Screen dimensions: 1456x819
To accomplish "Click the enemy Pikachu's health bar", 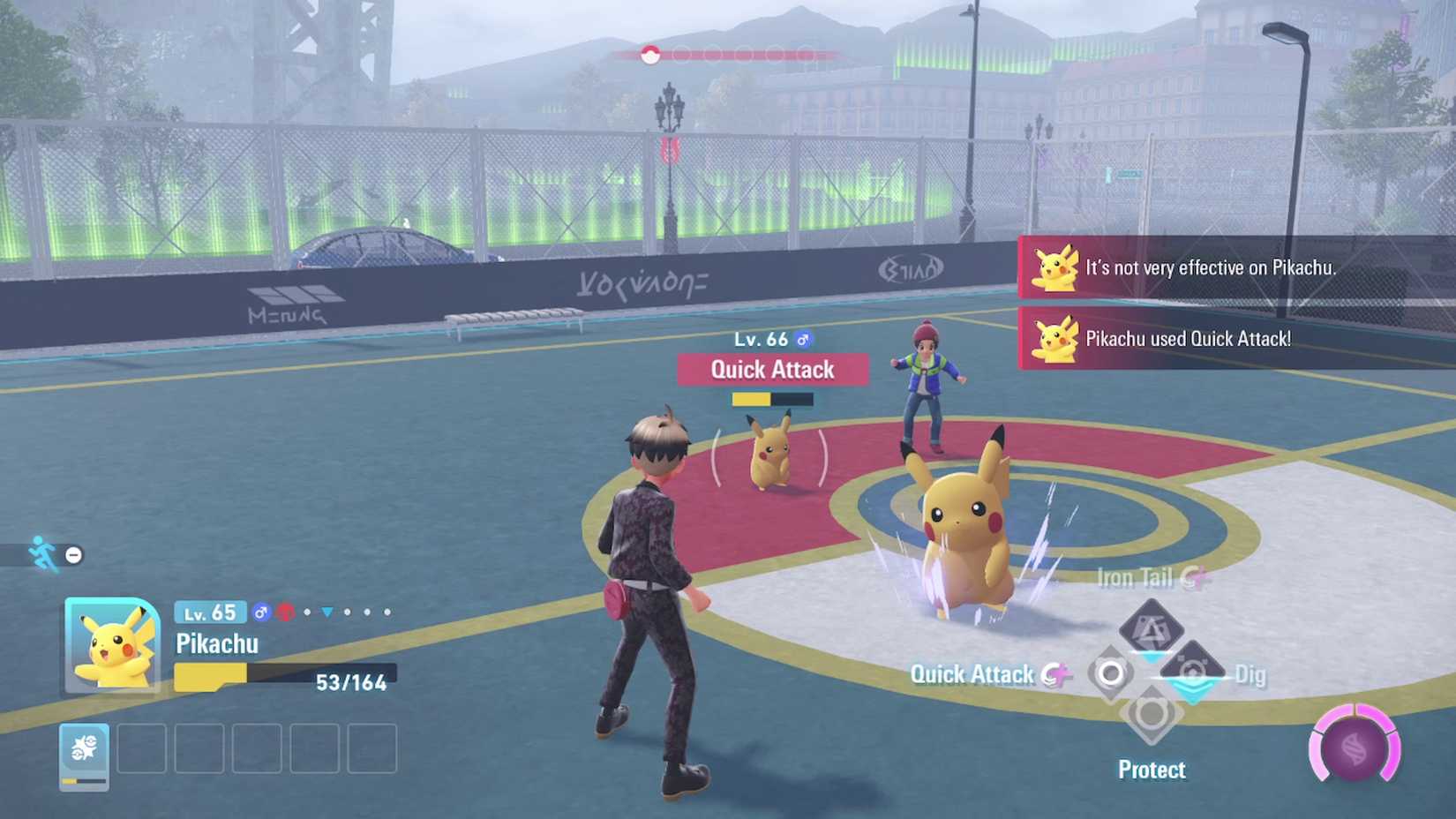I will 770,399.
